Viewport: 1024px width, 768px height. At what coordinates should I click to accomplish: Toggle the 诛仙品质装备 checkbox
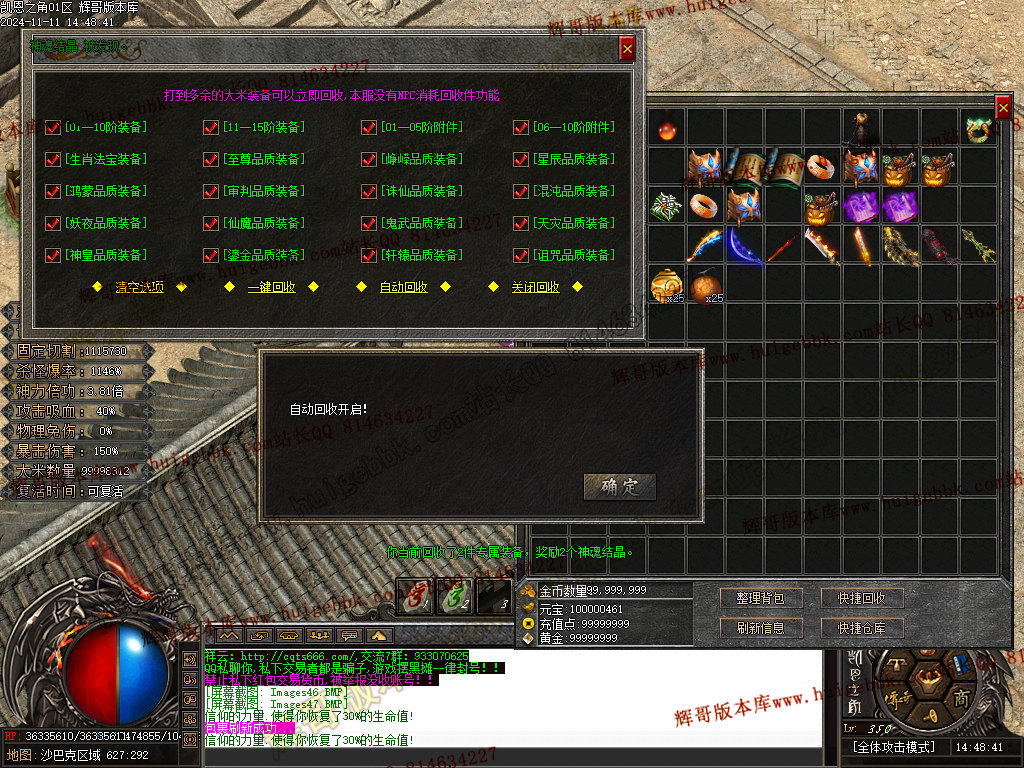[370, 191]
